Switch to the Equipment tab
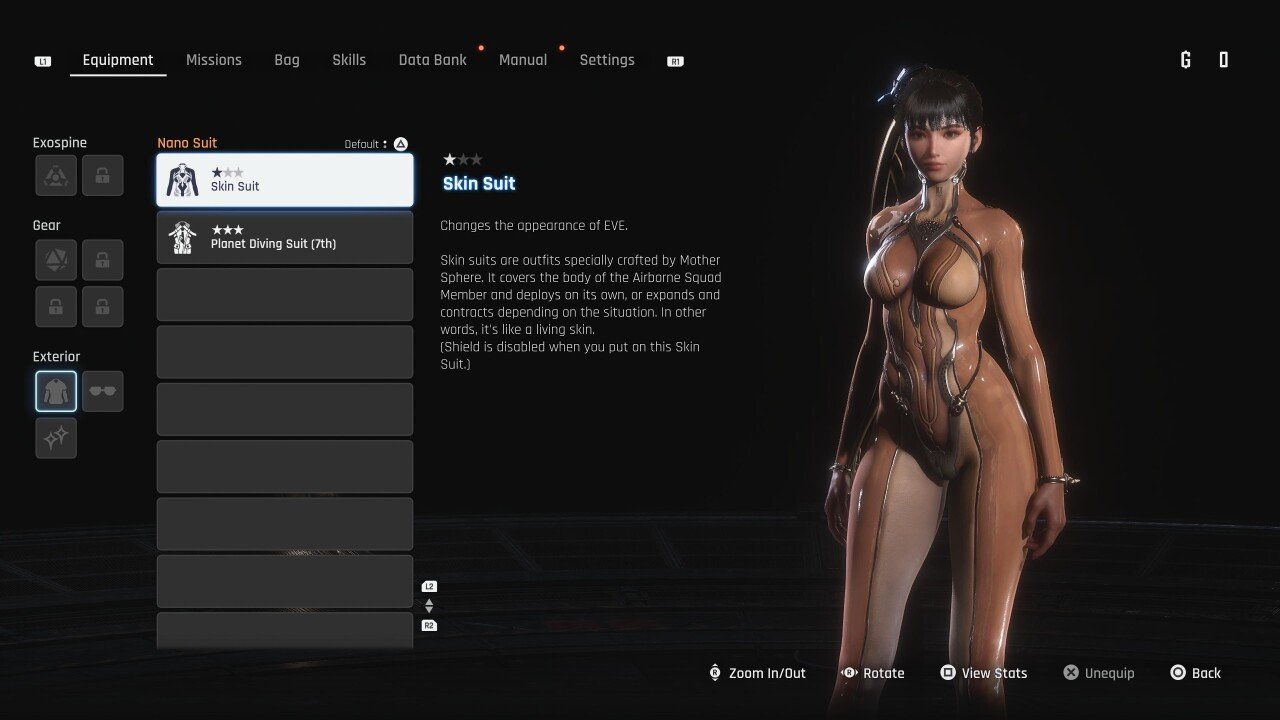This screenshot has height=720, width=1280. 118,60
